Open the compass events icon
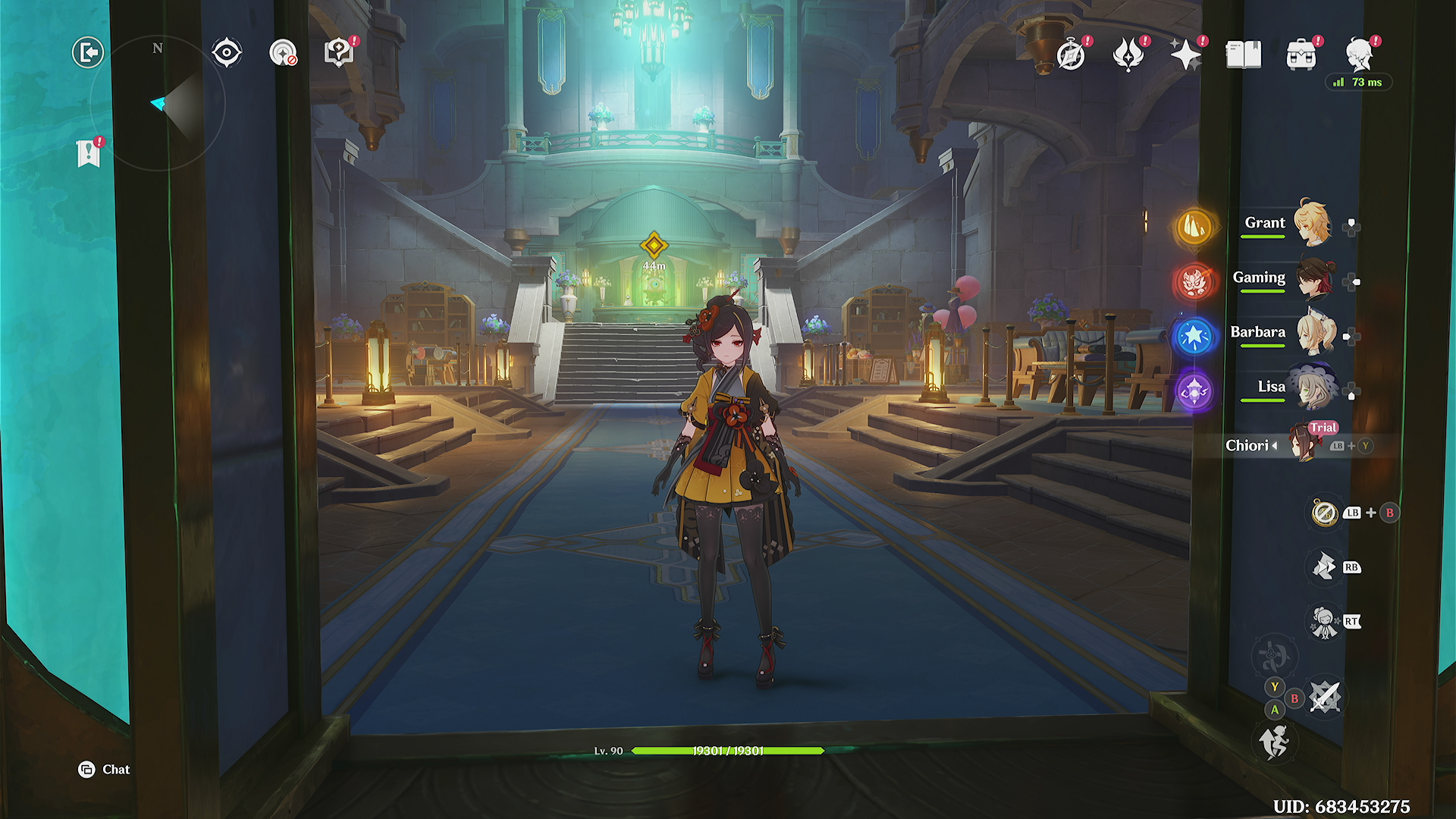 tap(1071, 55)
